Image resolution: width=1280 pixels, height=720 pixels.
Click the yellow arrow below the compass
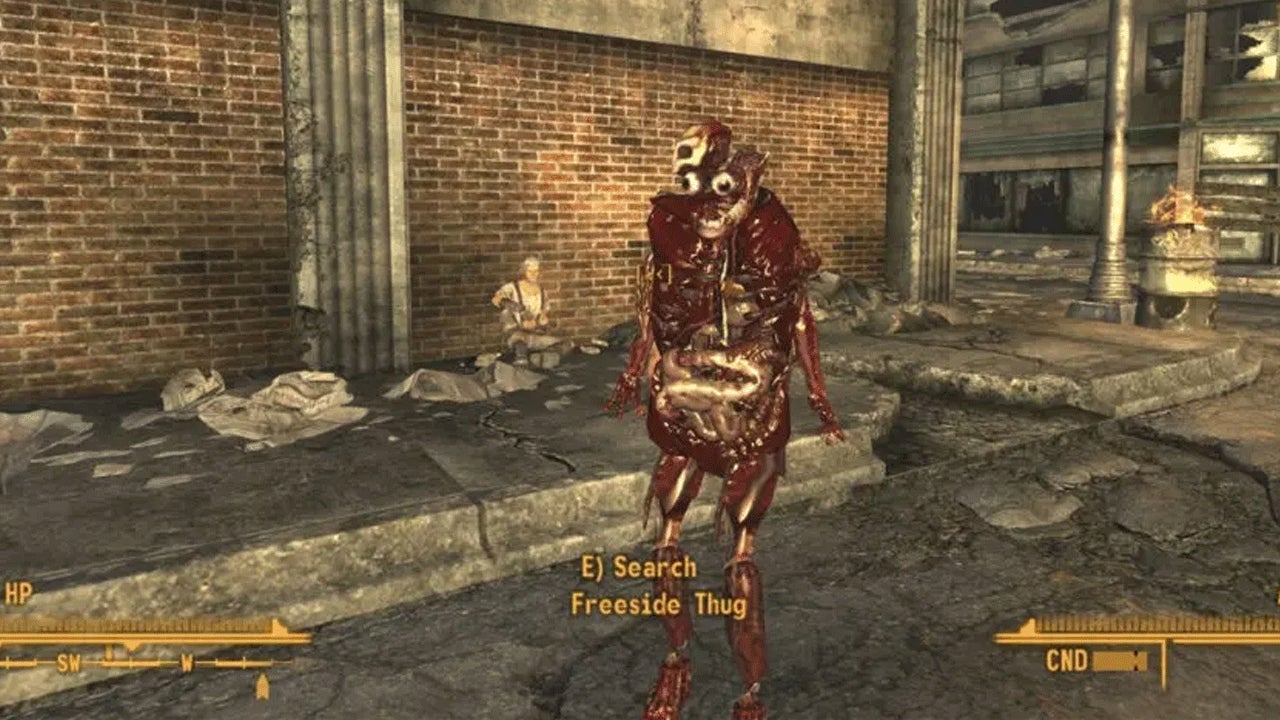(264, 687)
